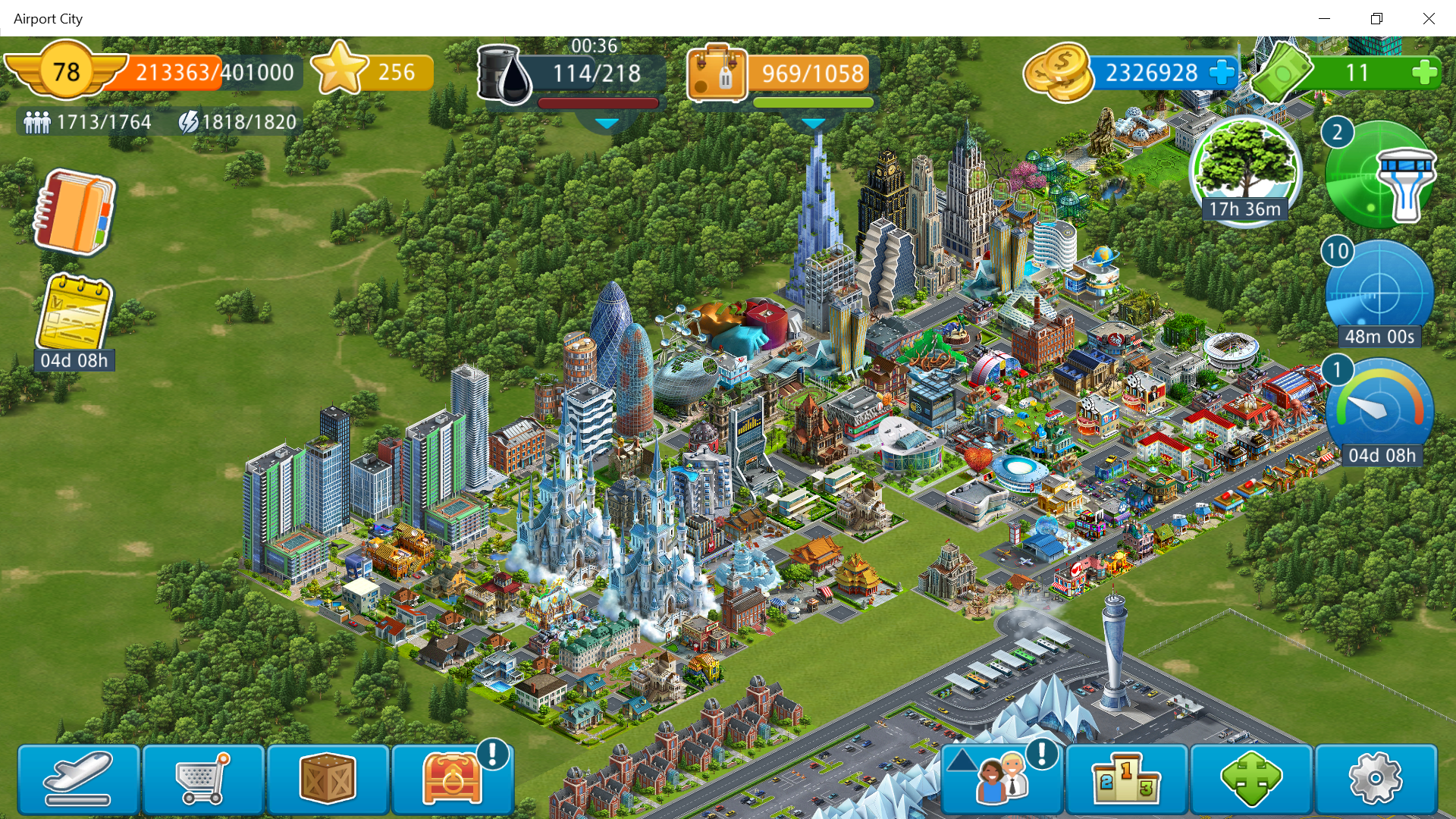Open the blue radar with 48m timer

click(1379, 292)
